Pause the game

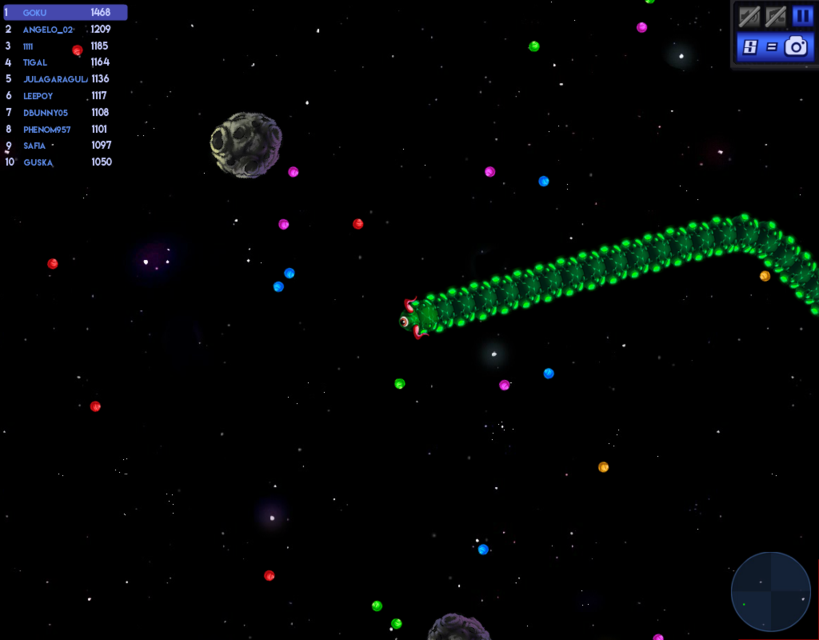click(802, 16)
